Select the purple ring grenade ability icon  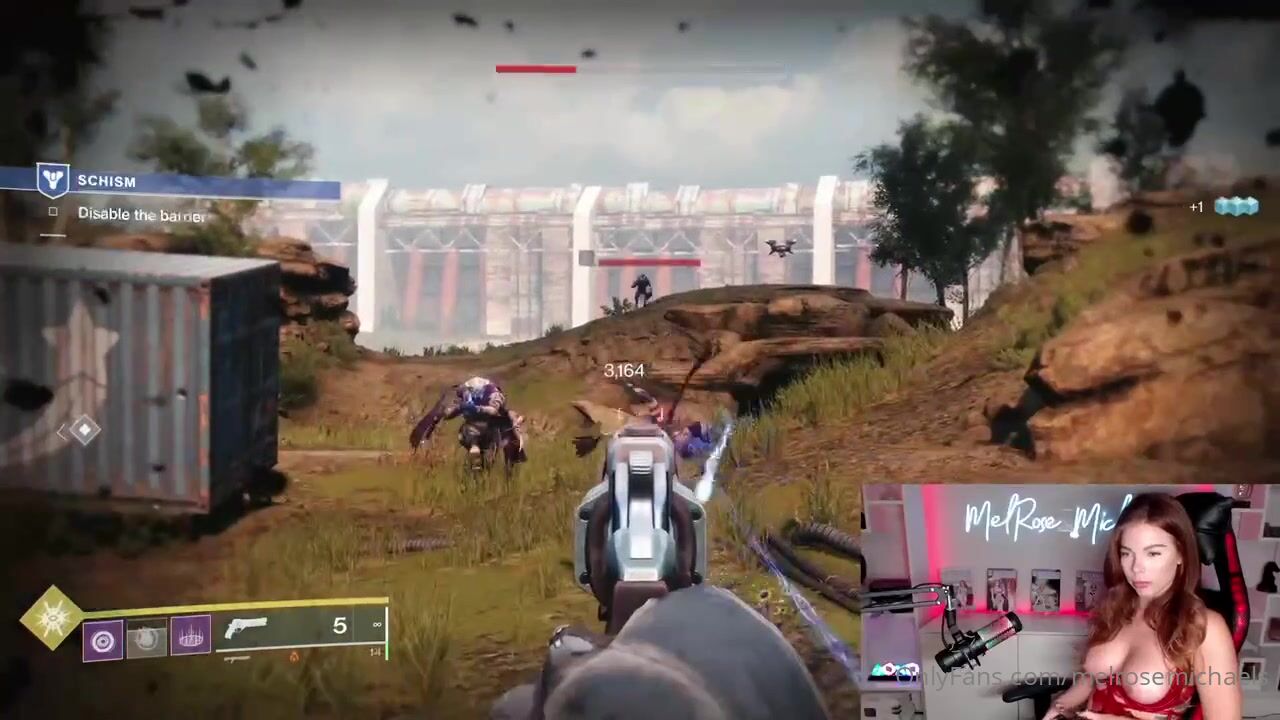click(103, 639)
